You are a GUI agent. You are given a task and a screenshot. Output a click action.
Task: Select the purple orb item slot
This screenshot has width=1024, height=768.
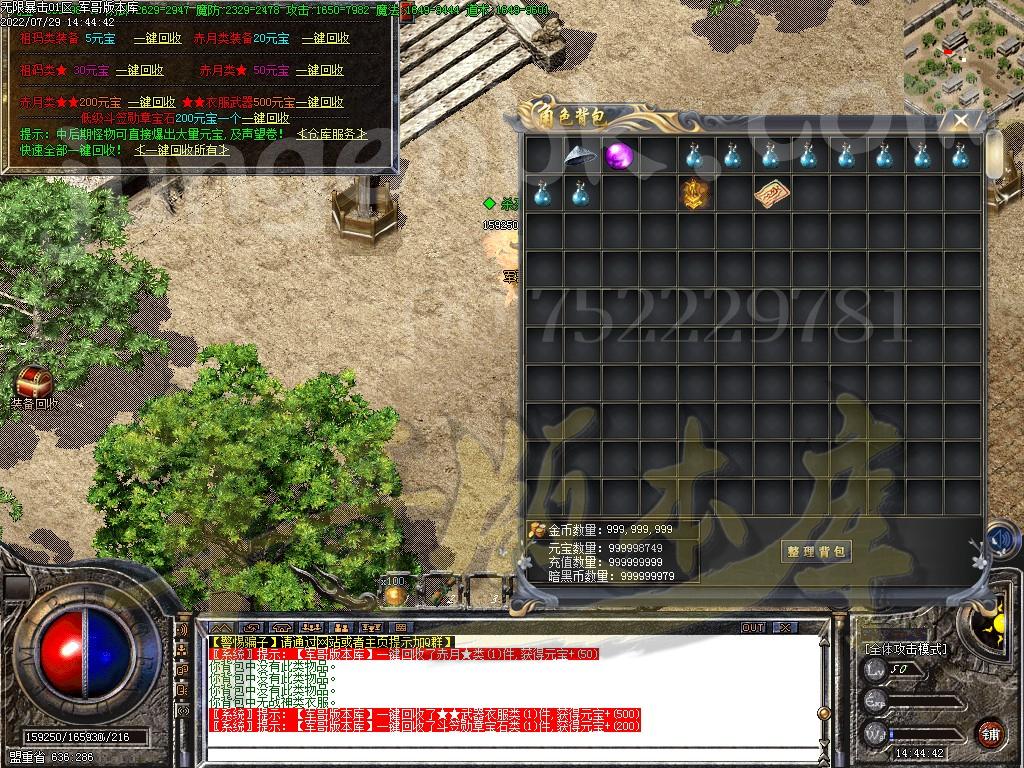(619, 156)
